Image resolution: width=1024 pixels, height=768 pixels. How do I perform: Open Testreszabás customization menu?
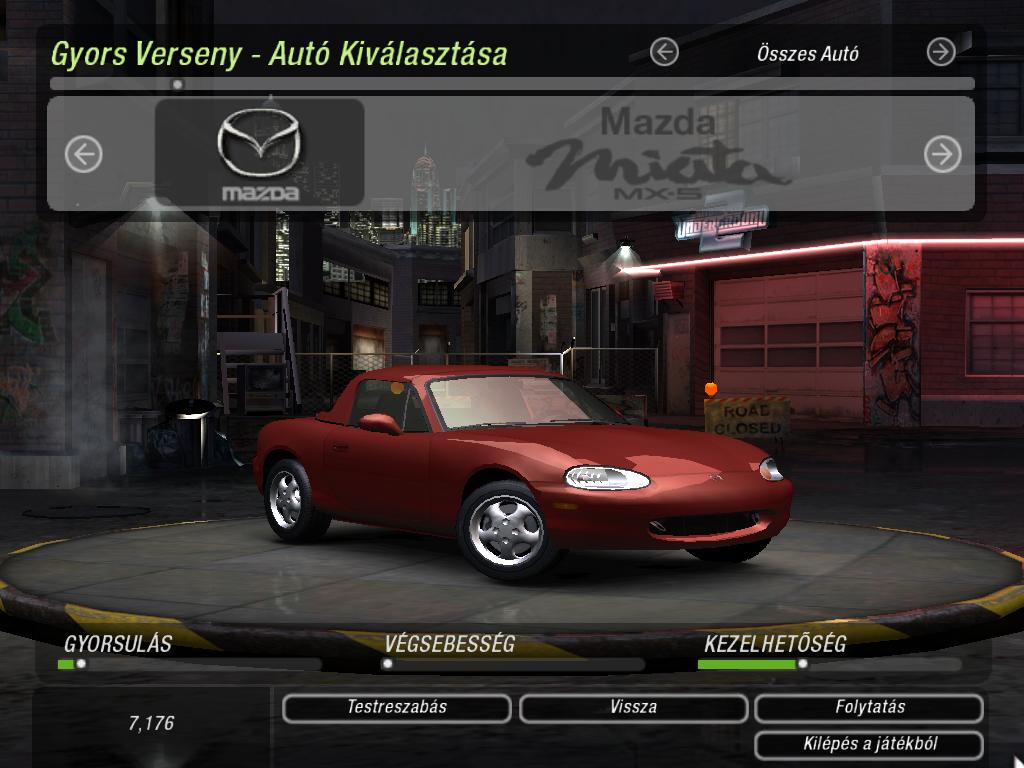pos(397,708)
